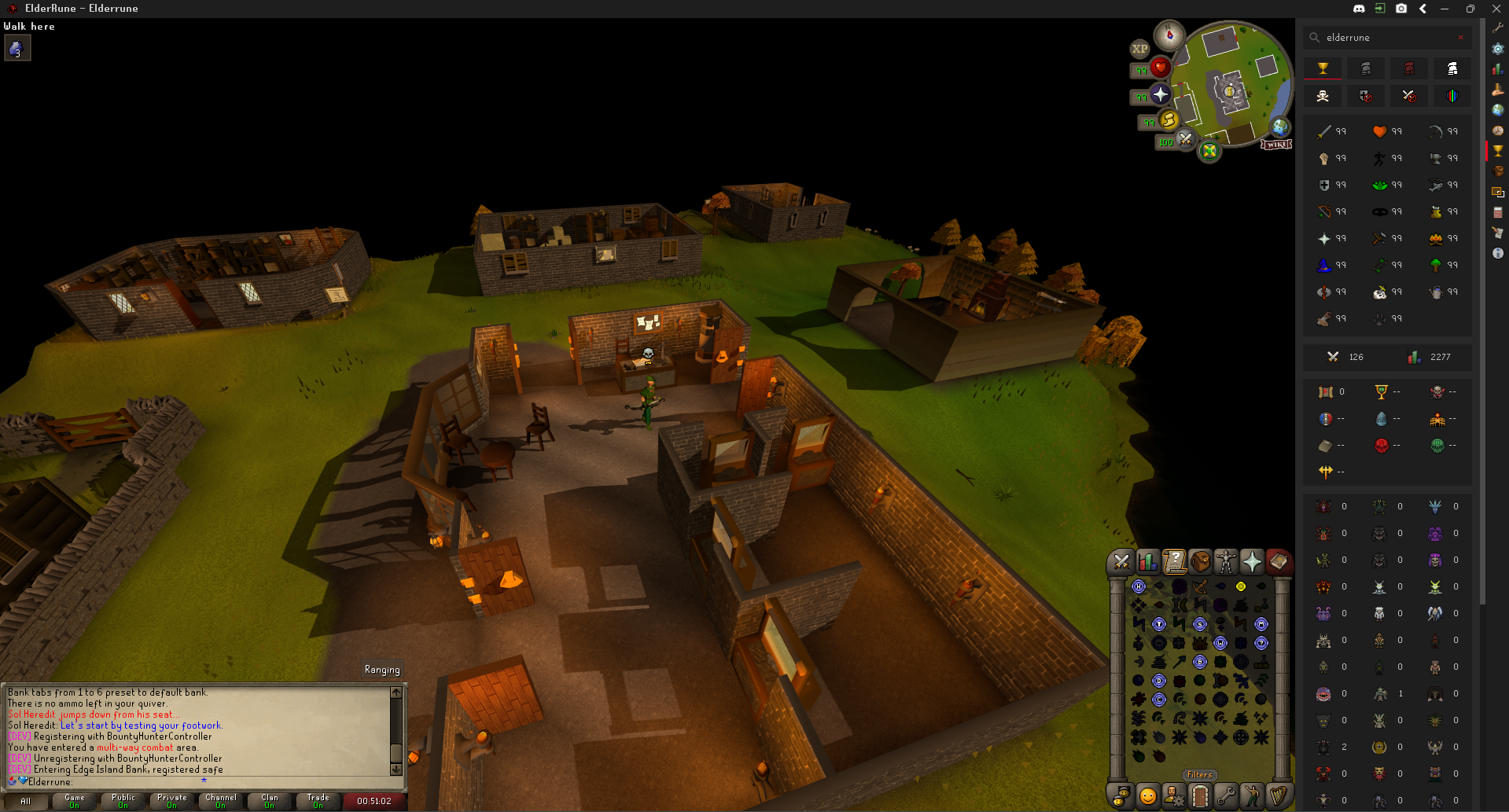Open the calculator plugin icon in the sidebar
This screenshot has height=812, width=1509.
tap(1498, 211)
